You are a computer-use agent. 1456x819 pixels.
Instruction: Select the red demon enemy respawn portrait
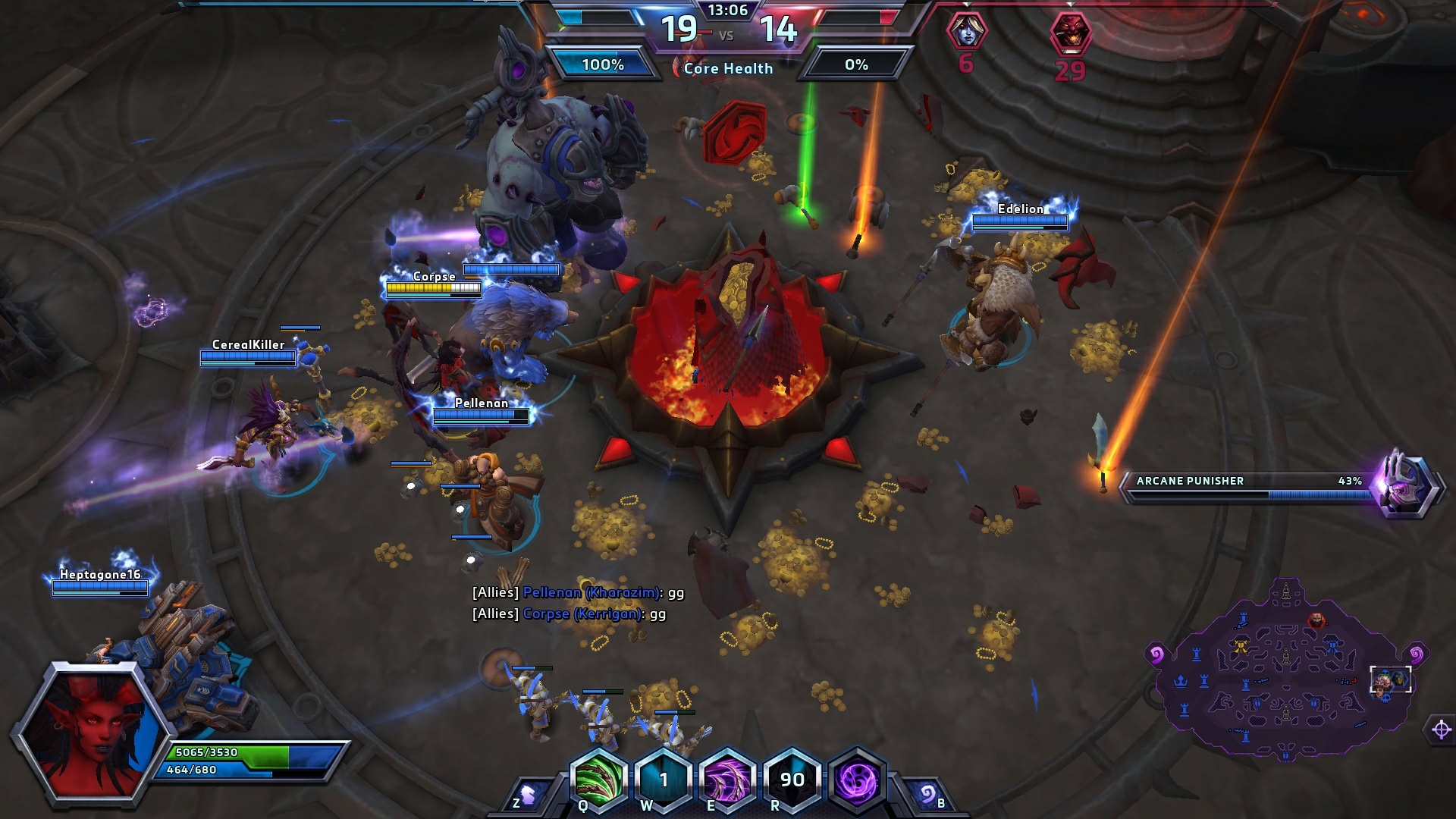[x=1070, y=33]
